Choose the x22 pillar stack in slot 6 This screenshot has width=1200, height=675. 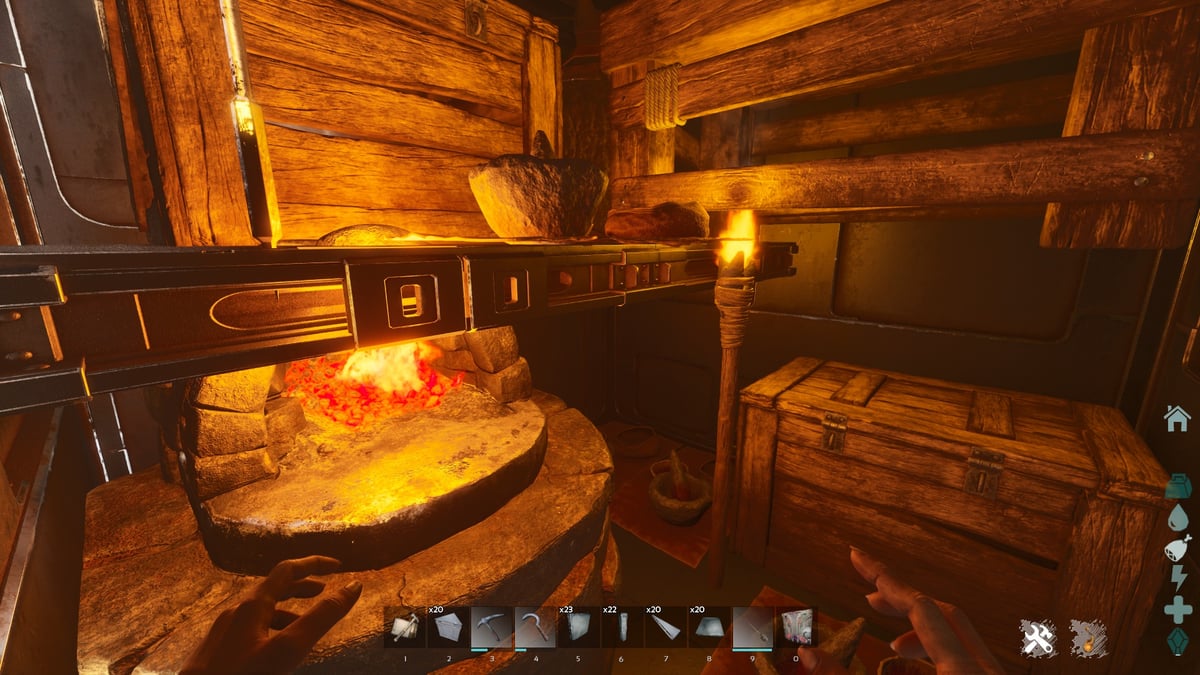click(622, 627)
